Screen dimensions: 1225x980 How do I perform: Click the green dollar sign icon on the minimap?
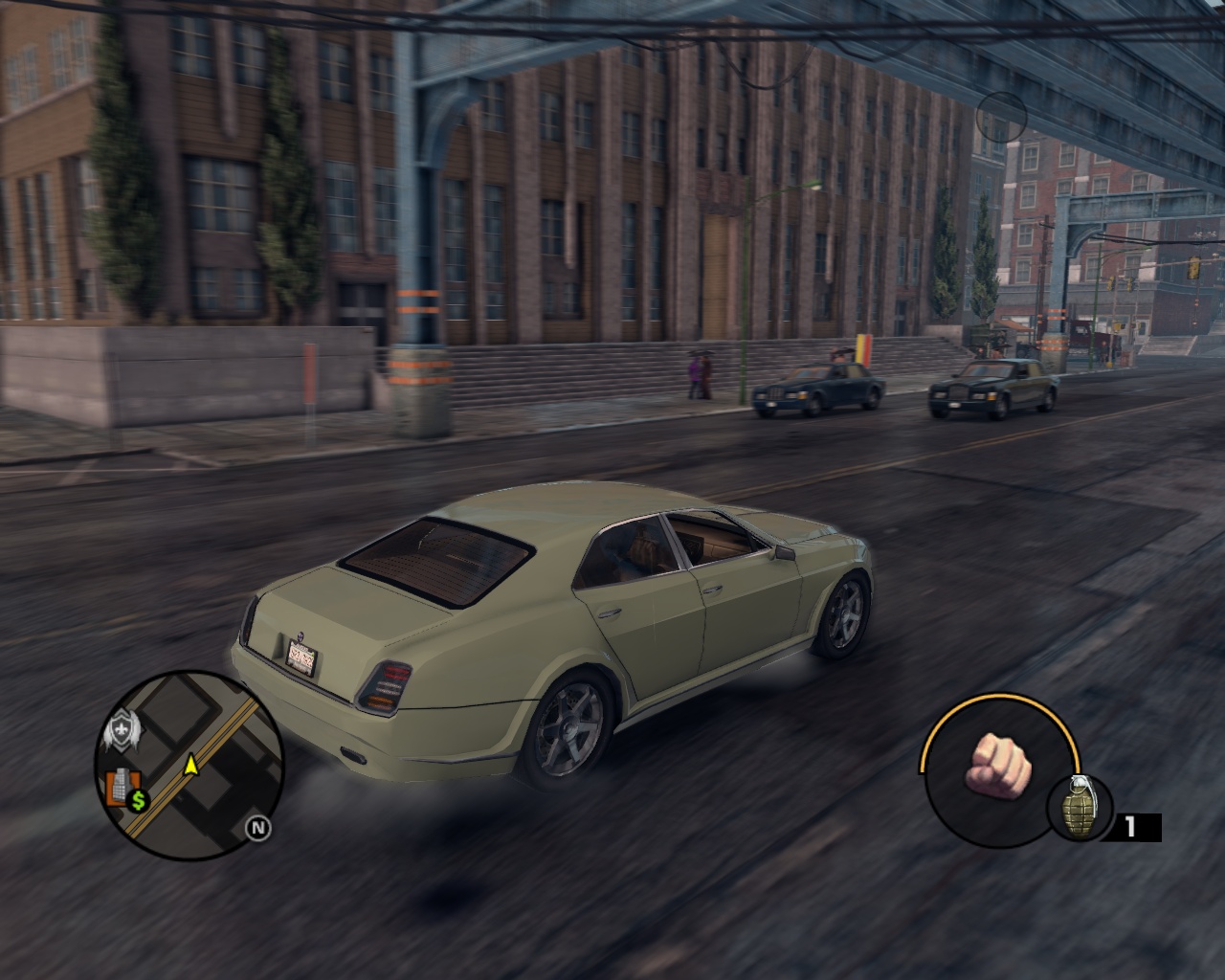140,801
